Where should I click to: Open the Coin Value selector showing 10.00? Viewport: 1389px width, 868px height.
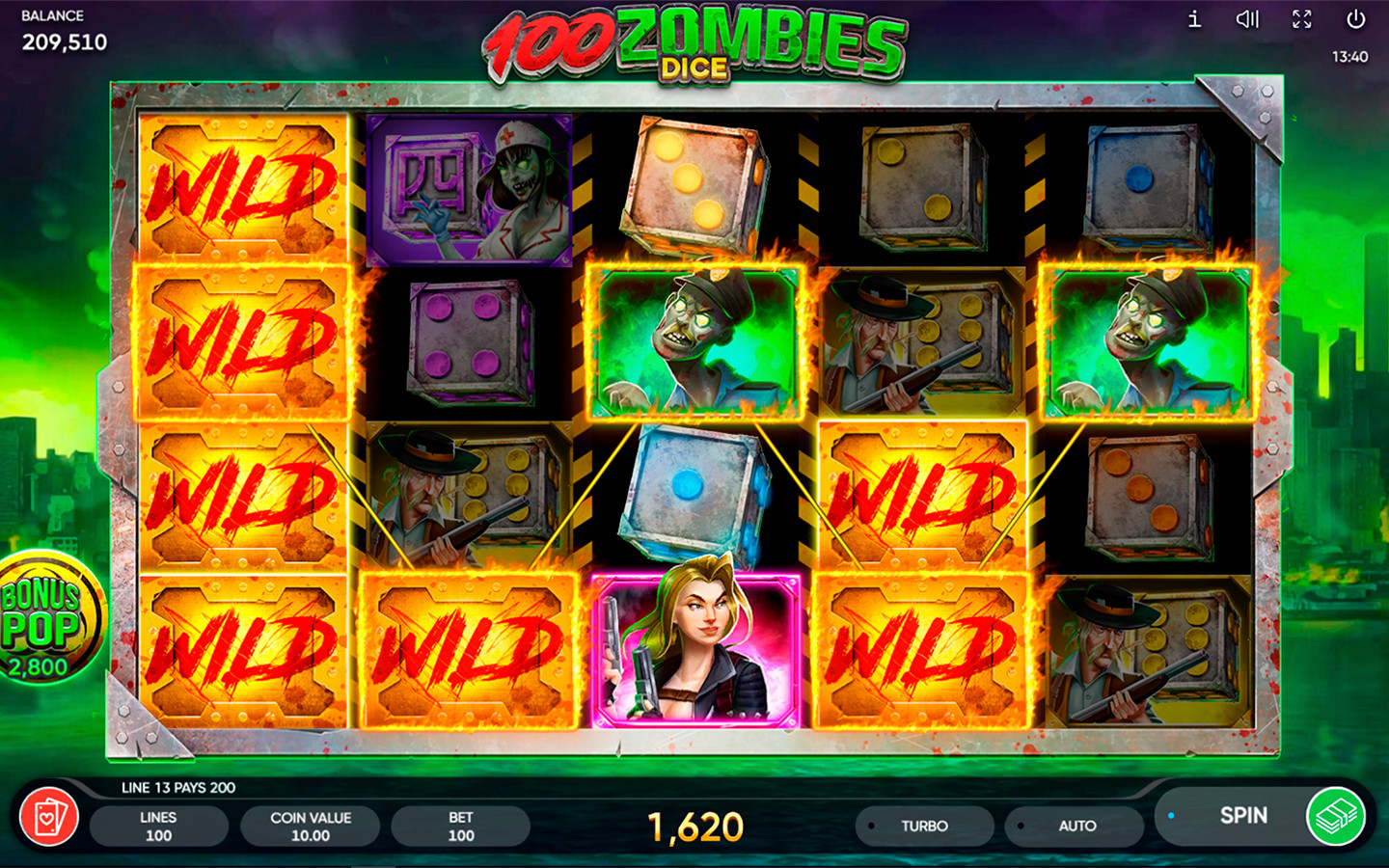pos(310,825)
